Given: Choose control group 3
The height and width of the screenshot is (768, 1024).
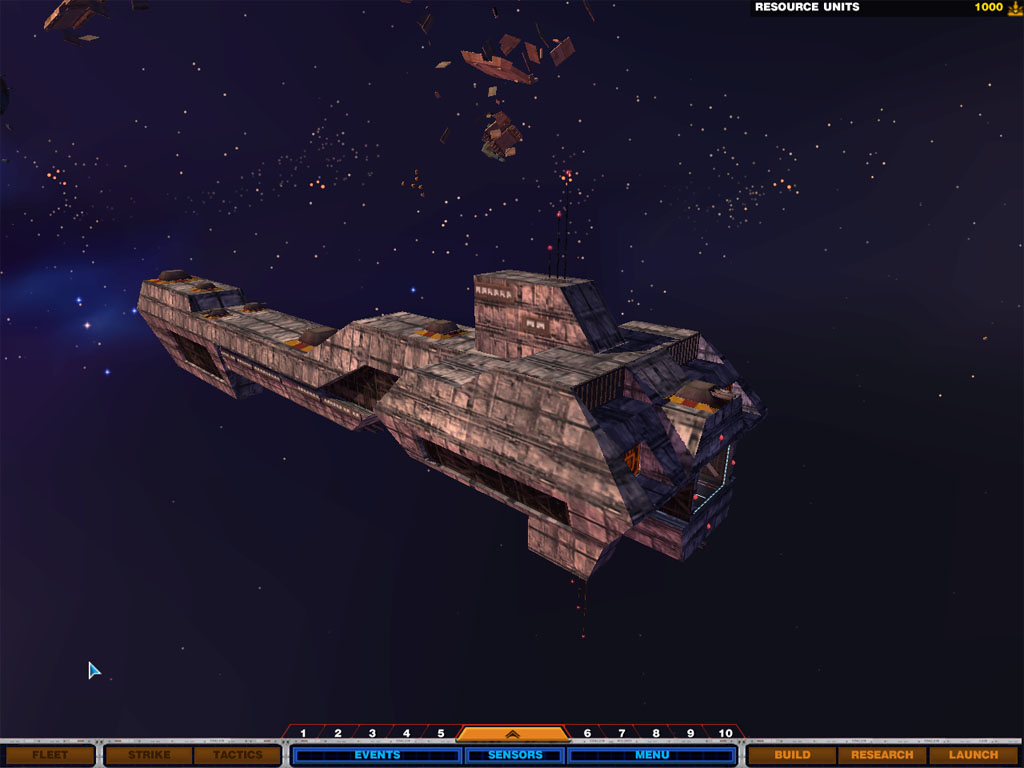Looking at the screenshot, I should point(372,734).
